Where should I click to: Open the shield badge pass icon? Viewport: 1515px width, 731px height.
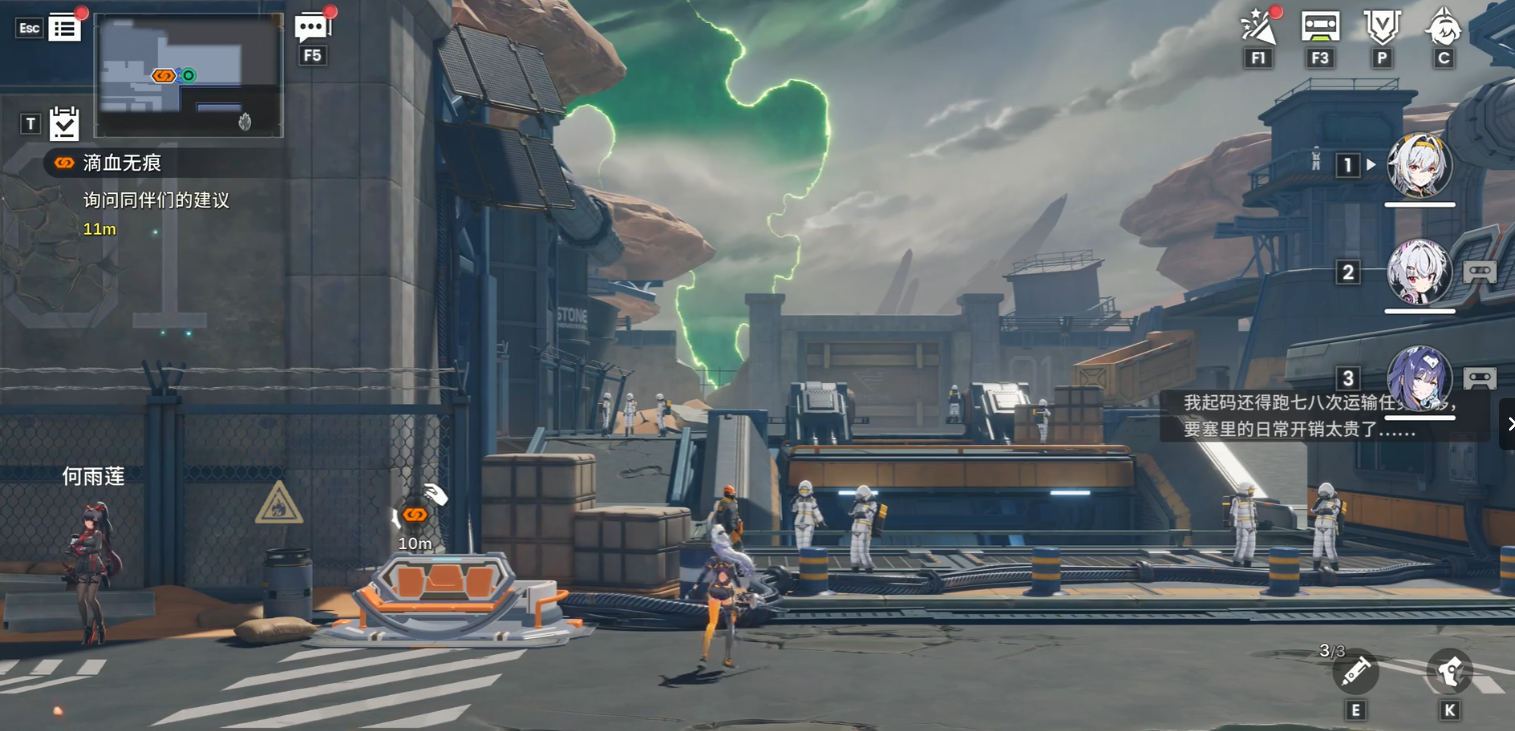1382,27
